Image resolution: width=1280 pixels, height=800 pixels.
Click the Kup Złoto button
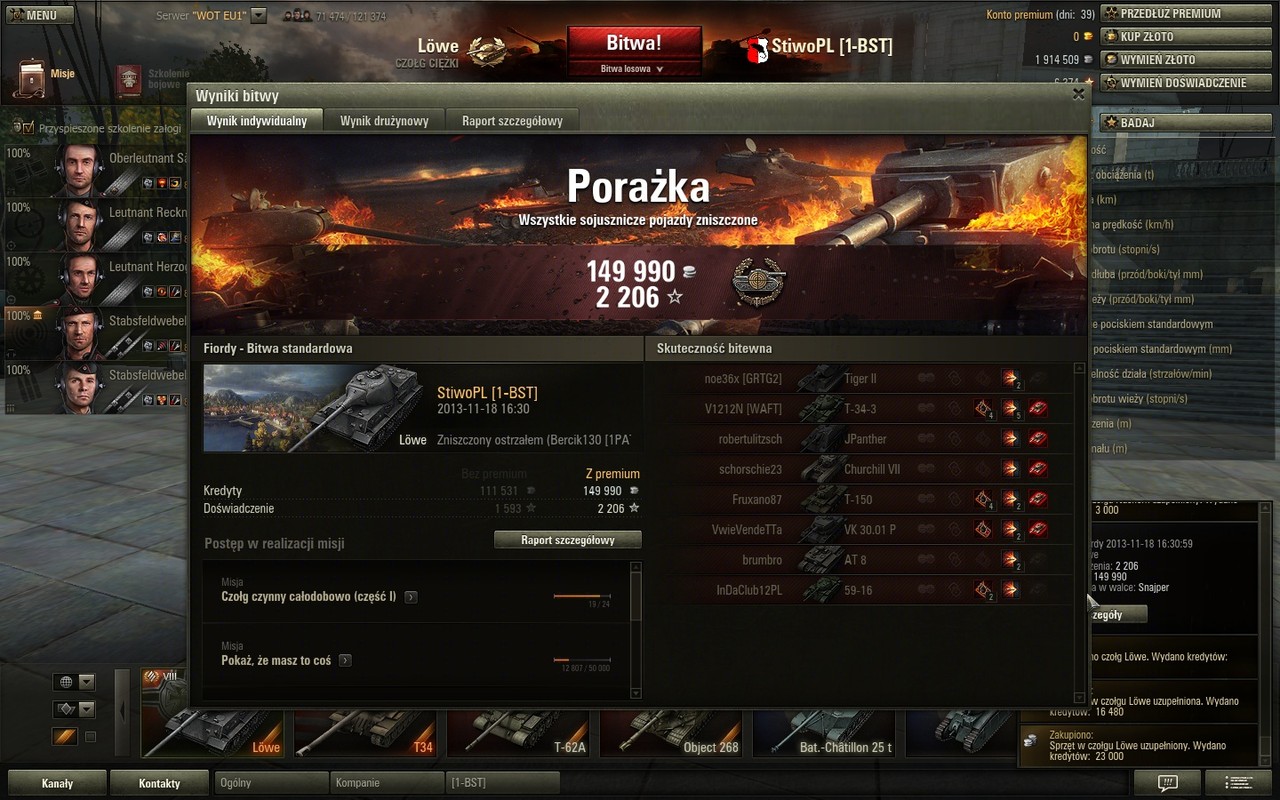point(1171,37)
